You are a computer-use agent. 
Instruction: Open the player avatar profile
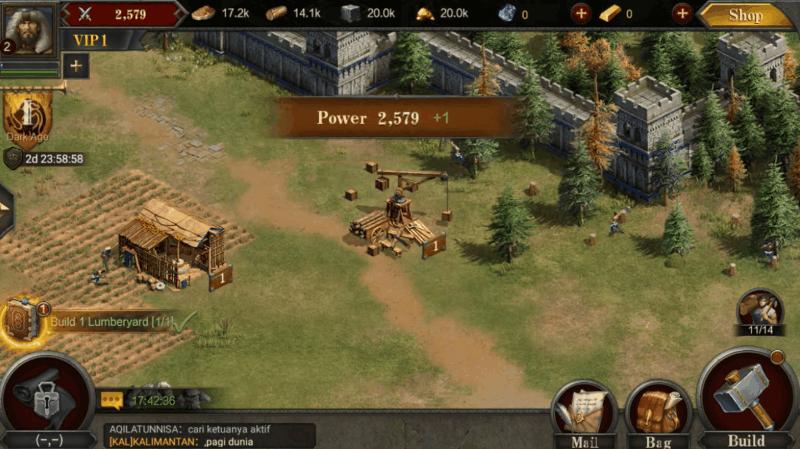coord(27,28)
